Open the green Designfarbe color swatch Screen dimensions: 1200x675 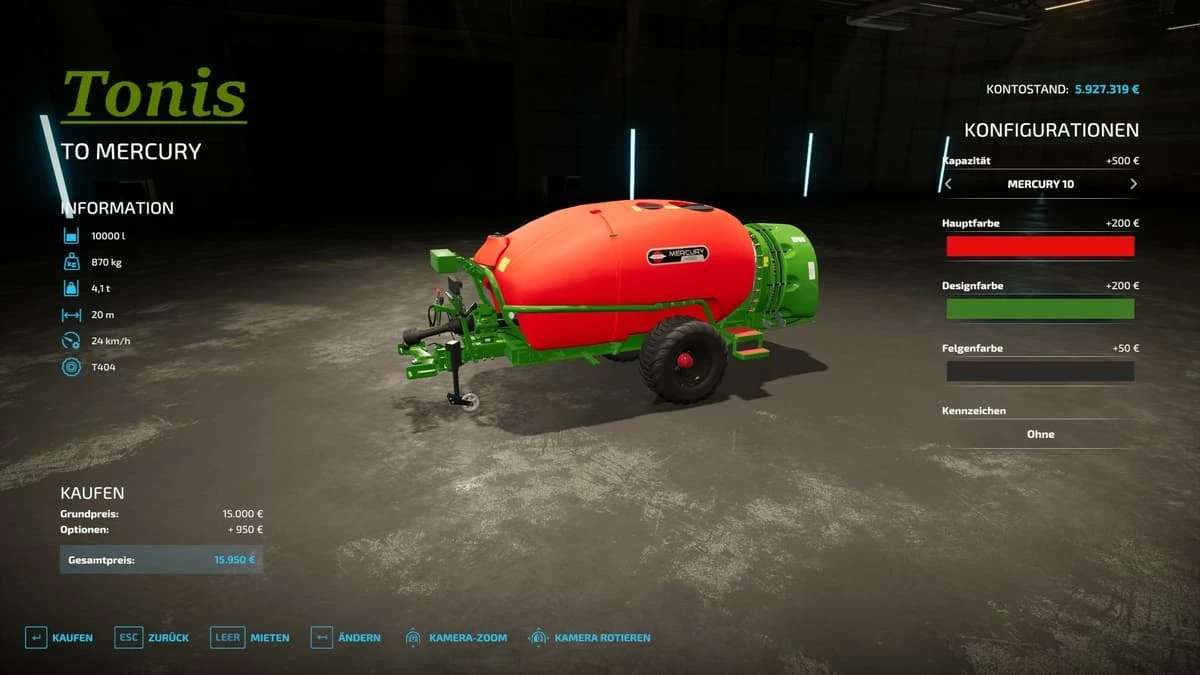tap(1040, 309)
